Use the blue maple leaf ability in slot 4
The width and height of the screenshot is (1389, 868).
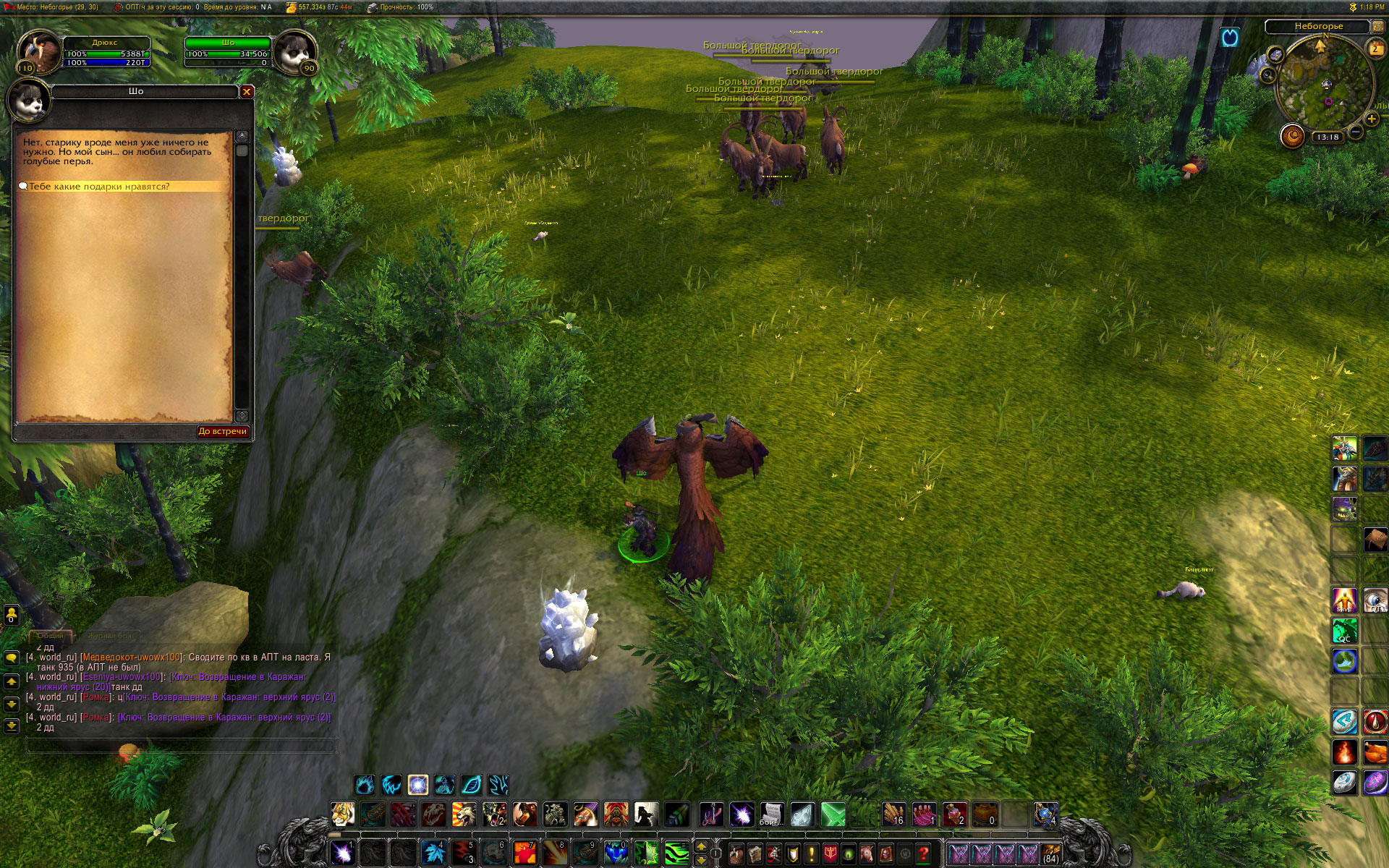(x=434, y=853)
